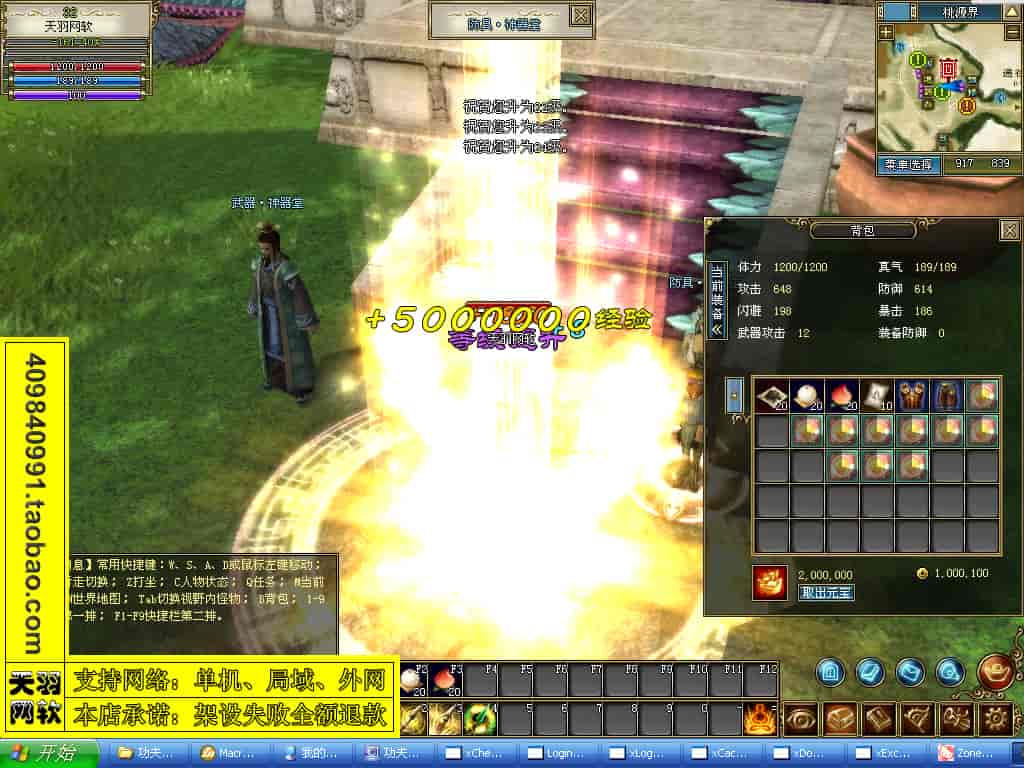Screen dimensions: 1024x768
Task: Activate the flame skill at the hotbar's end
Action: pos(762,718)
